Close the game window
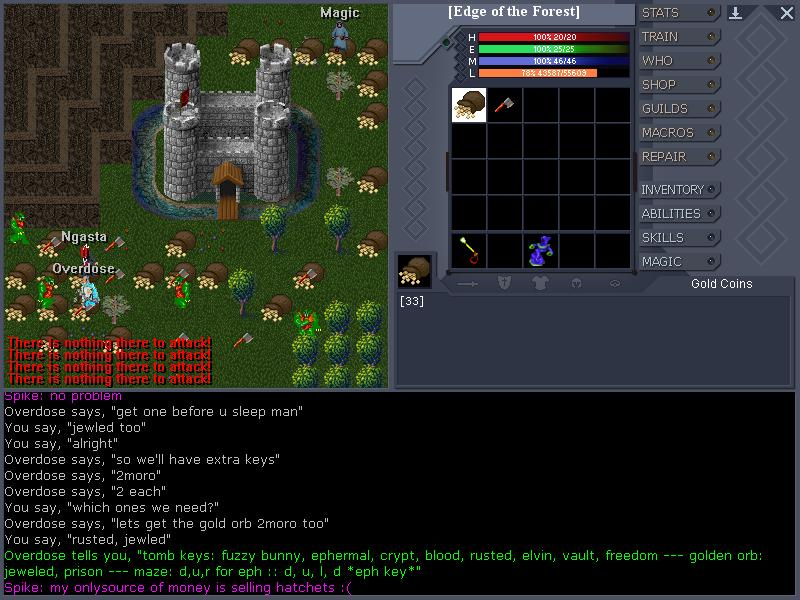 click(x=786, y=13)
